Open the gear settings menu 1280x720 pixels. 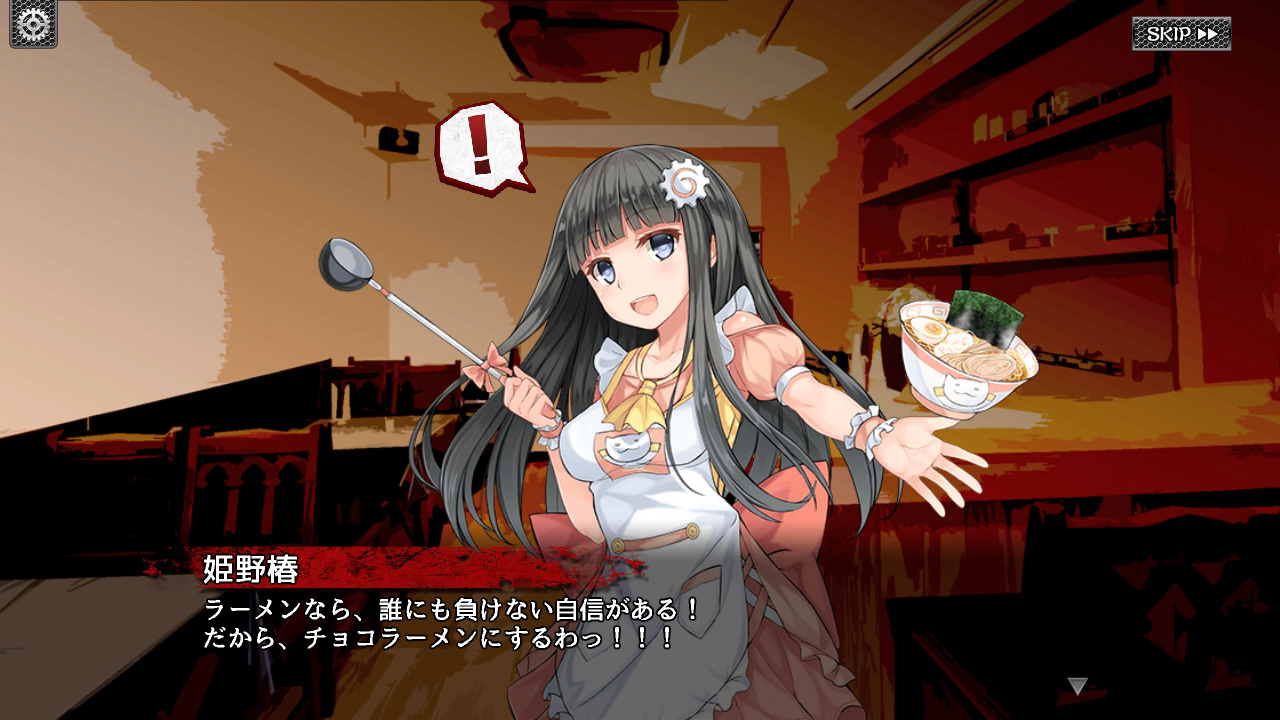pyautogui.click(x=33, y=25)
